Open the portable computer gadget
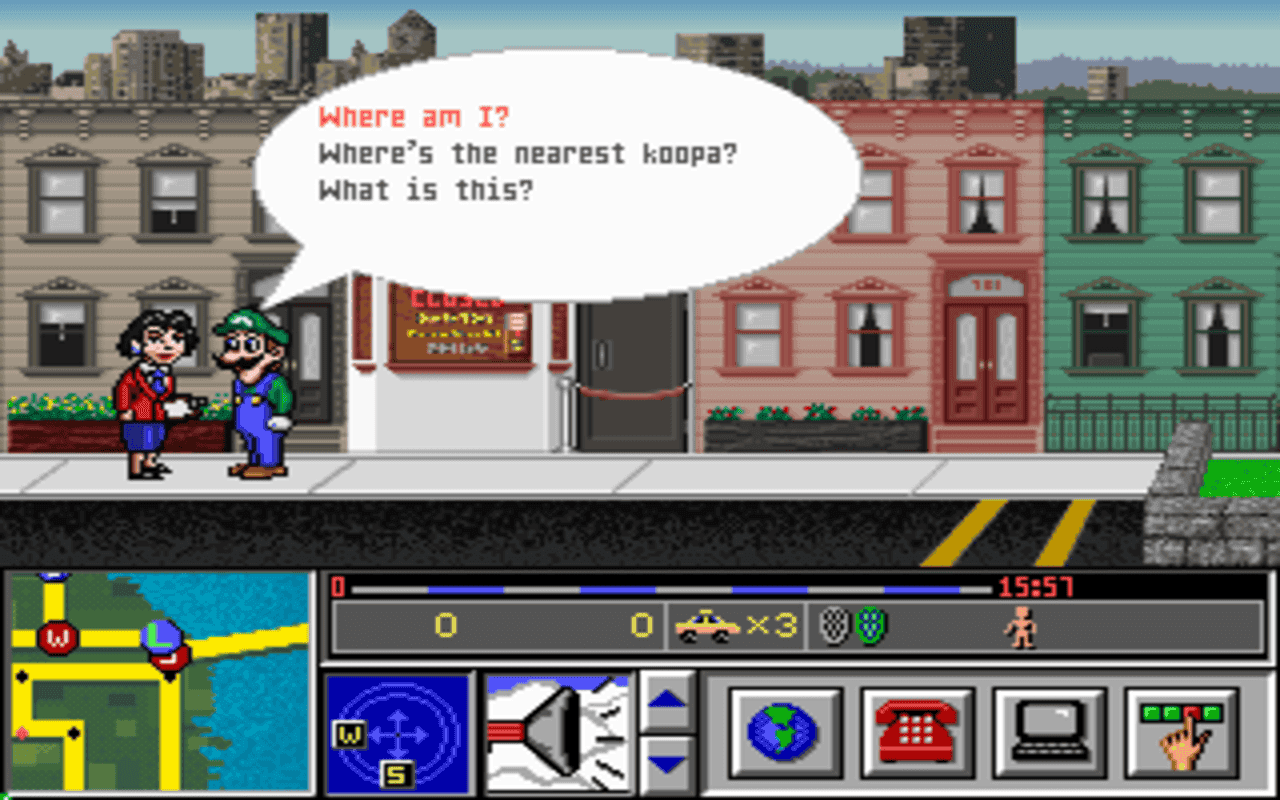The height and width of the screenshot is (800, 1280). pyautogui.click(x=1048, y=732)
